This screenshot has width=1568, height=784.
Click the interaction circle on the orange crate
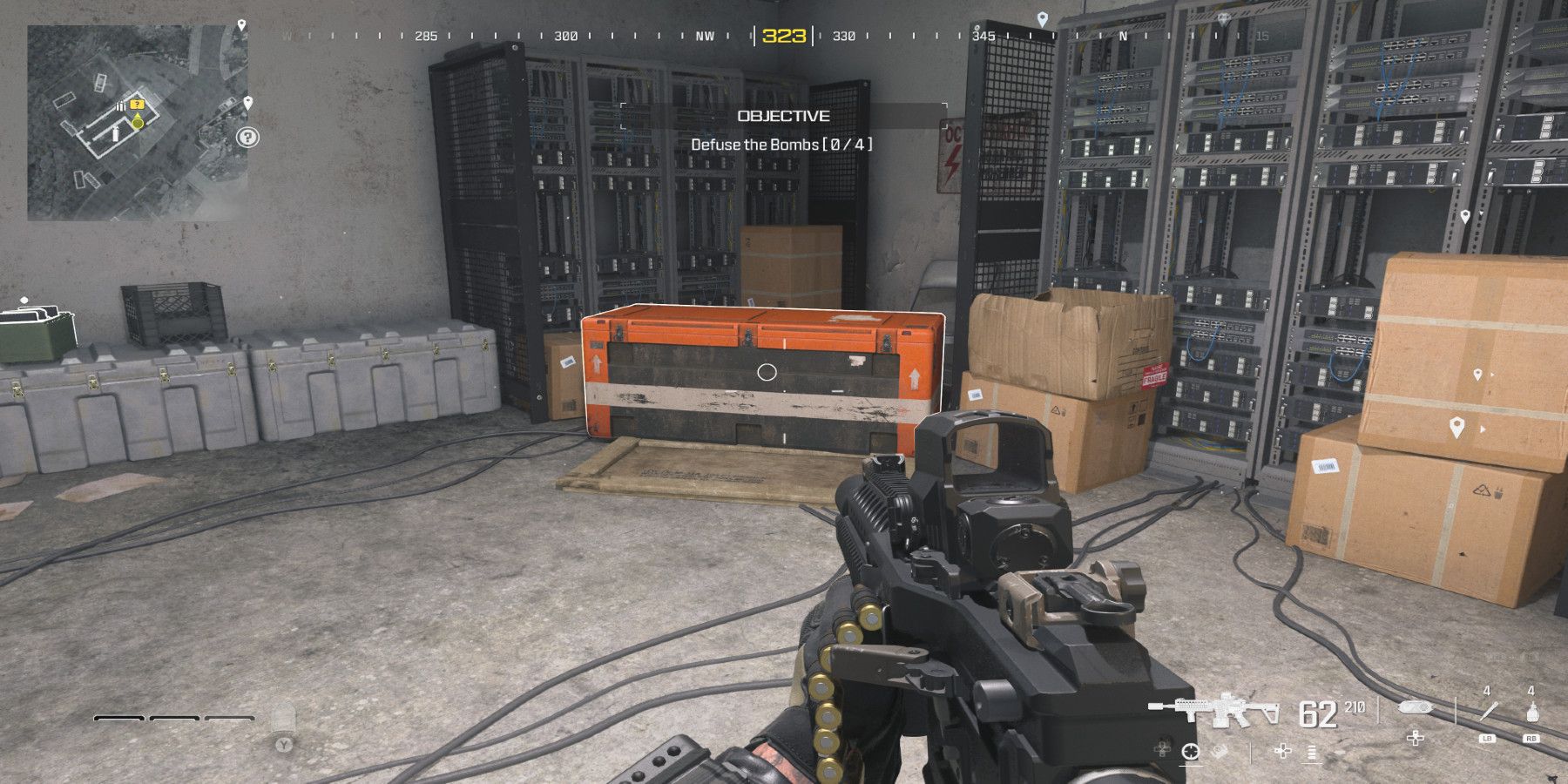(767, 372)
